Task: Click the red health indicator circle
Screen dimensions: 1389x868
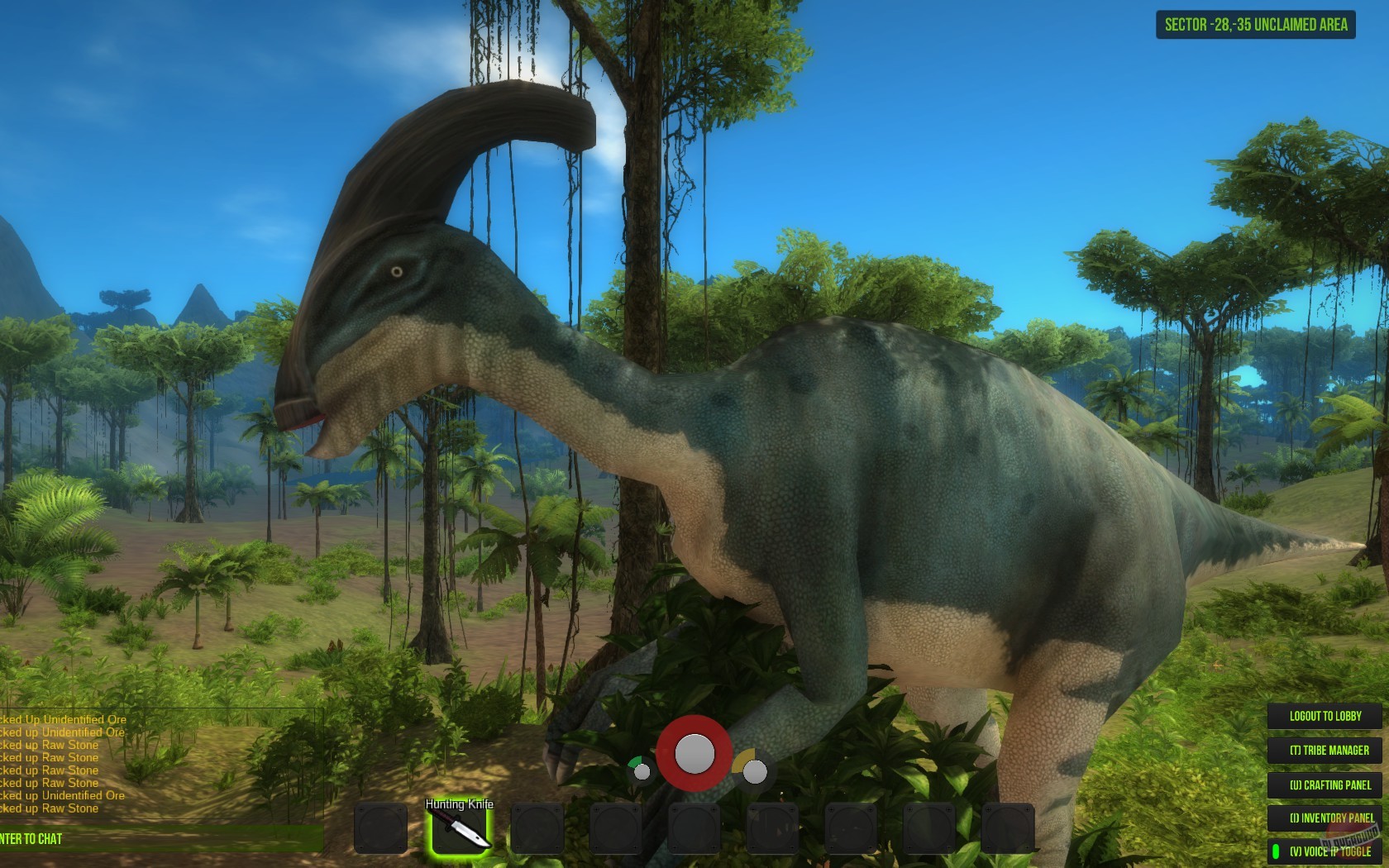Action: [694, 752]
